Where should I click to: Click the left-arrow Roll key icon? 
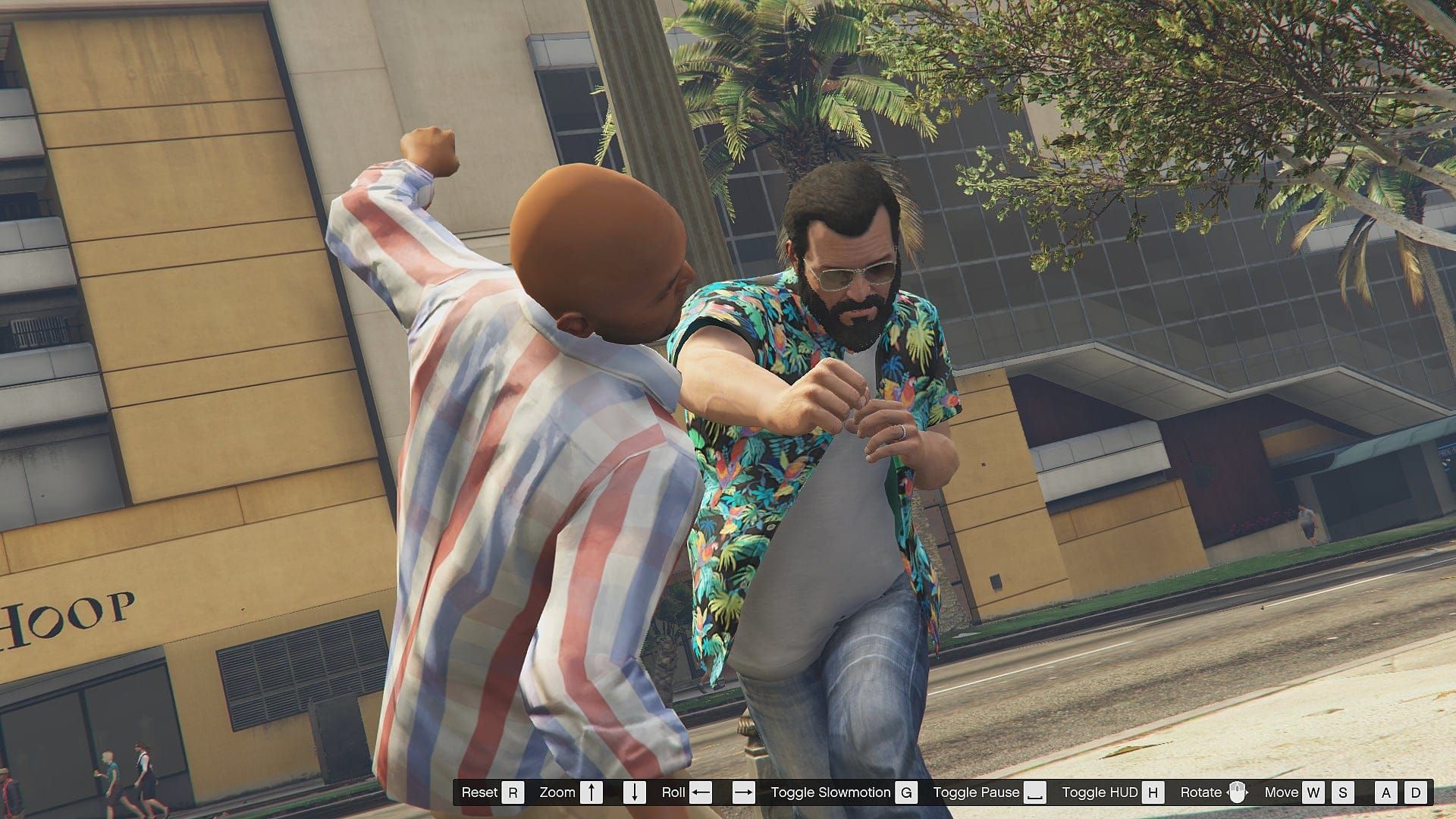pyautogui.click(x=699, y=793)
